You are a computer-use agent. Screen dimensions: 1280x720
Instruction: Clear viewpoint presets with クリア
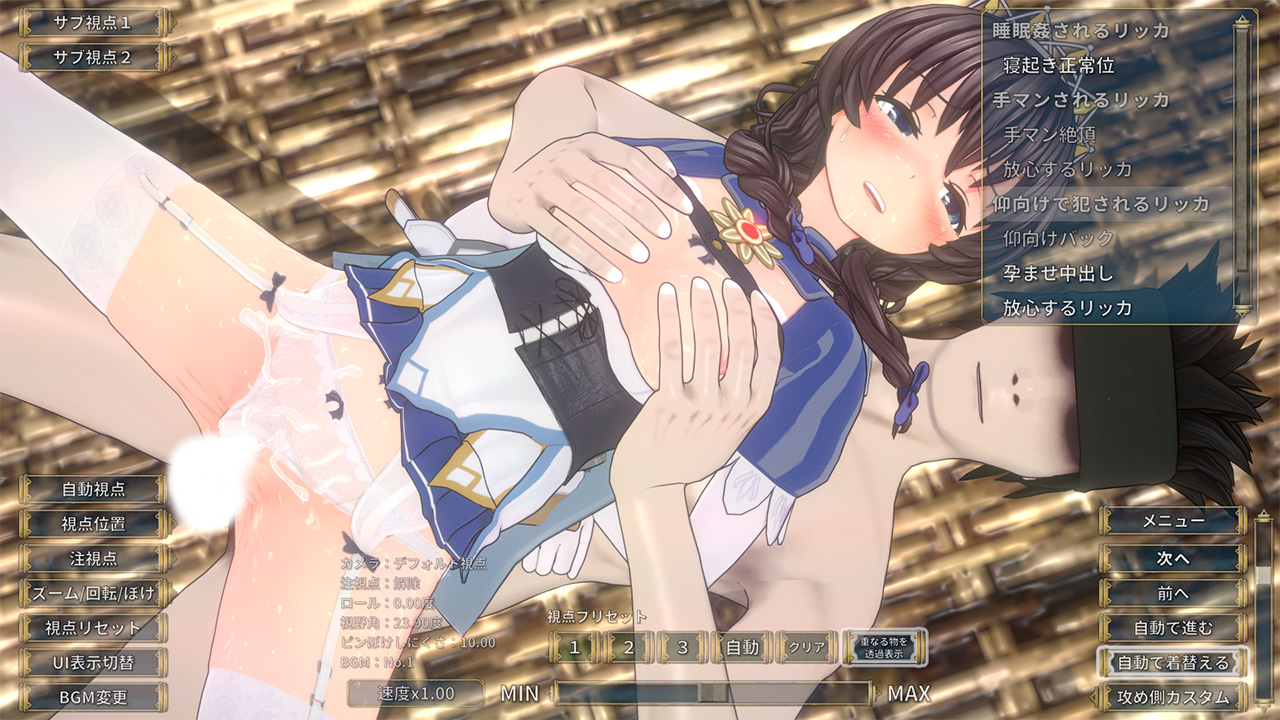coord(807,647)
